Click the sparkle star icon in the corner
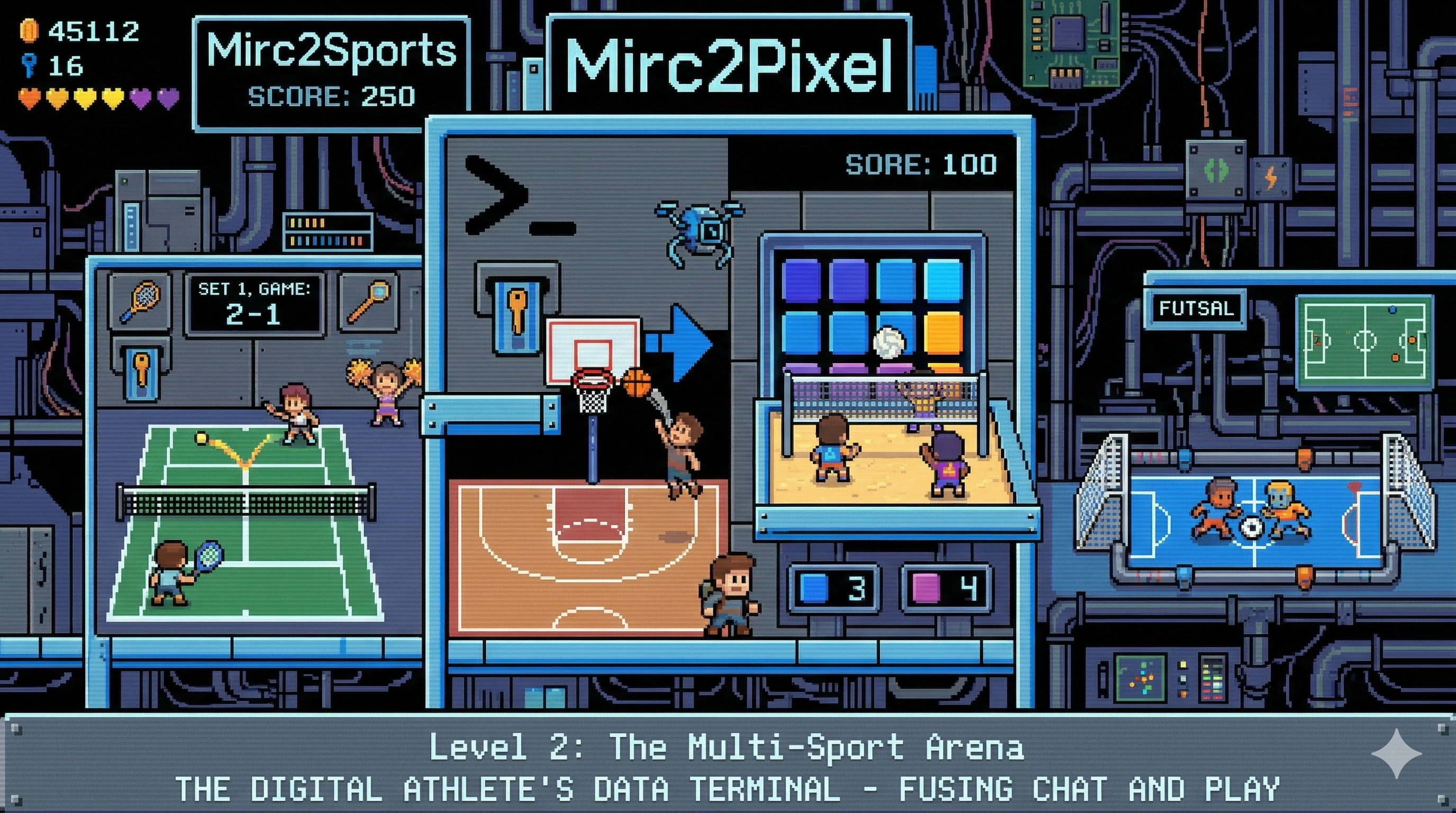 tap(1396, 754)
